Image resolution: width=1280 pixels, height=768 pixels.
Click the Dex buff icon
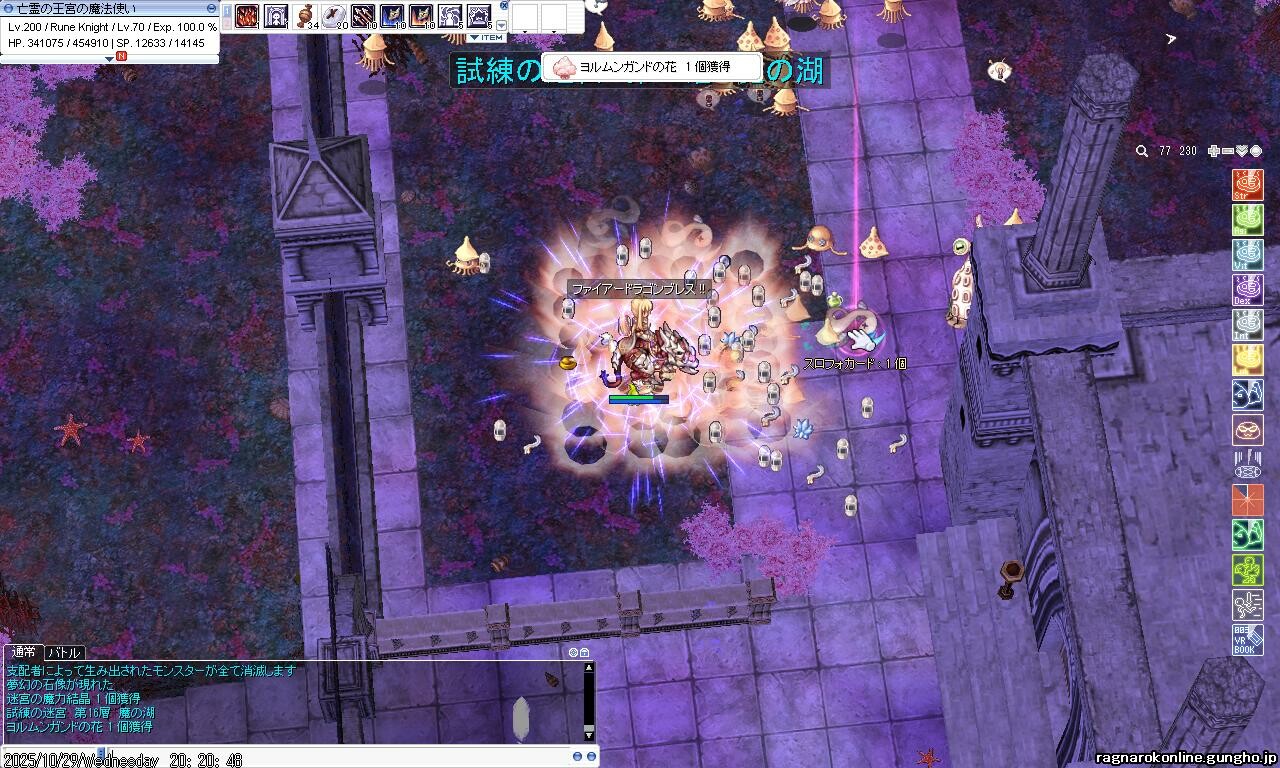pos(1247,290)
